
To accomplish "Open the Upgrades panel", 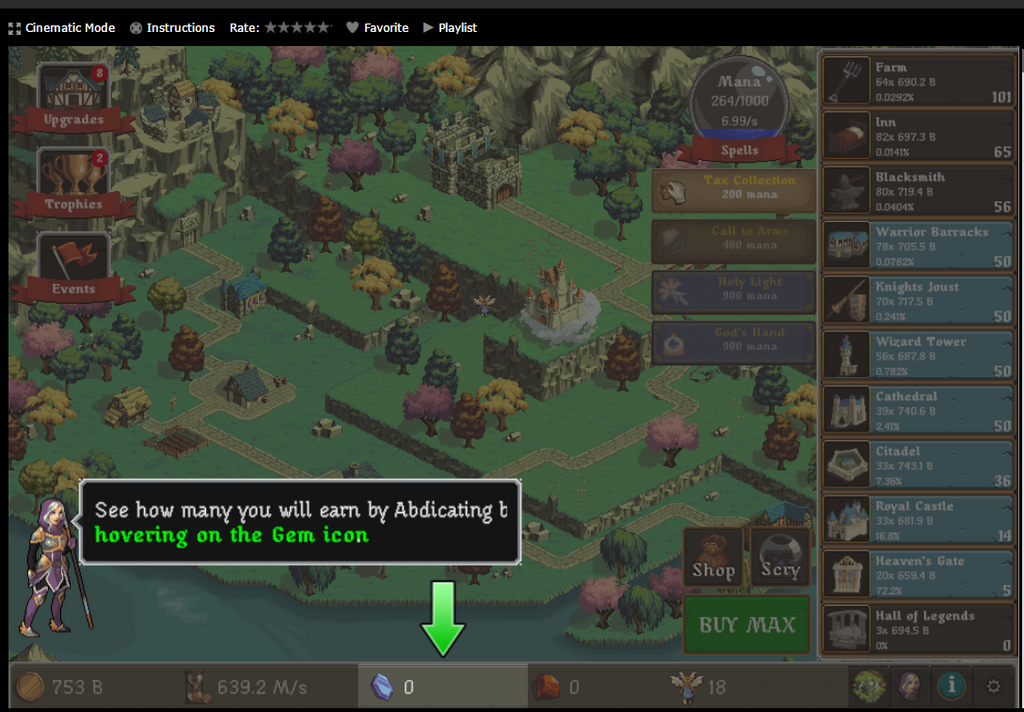I will click(73, 98).
